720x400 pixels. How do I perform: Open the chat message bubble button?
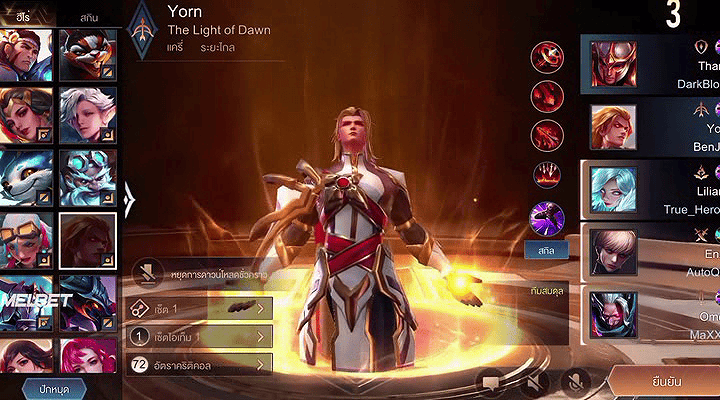point(492,380)
